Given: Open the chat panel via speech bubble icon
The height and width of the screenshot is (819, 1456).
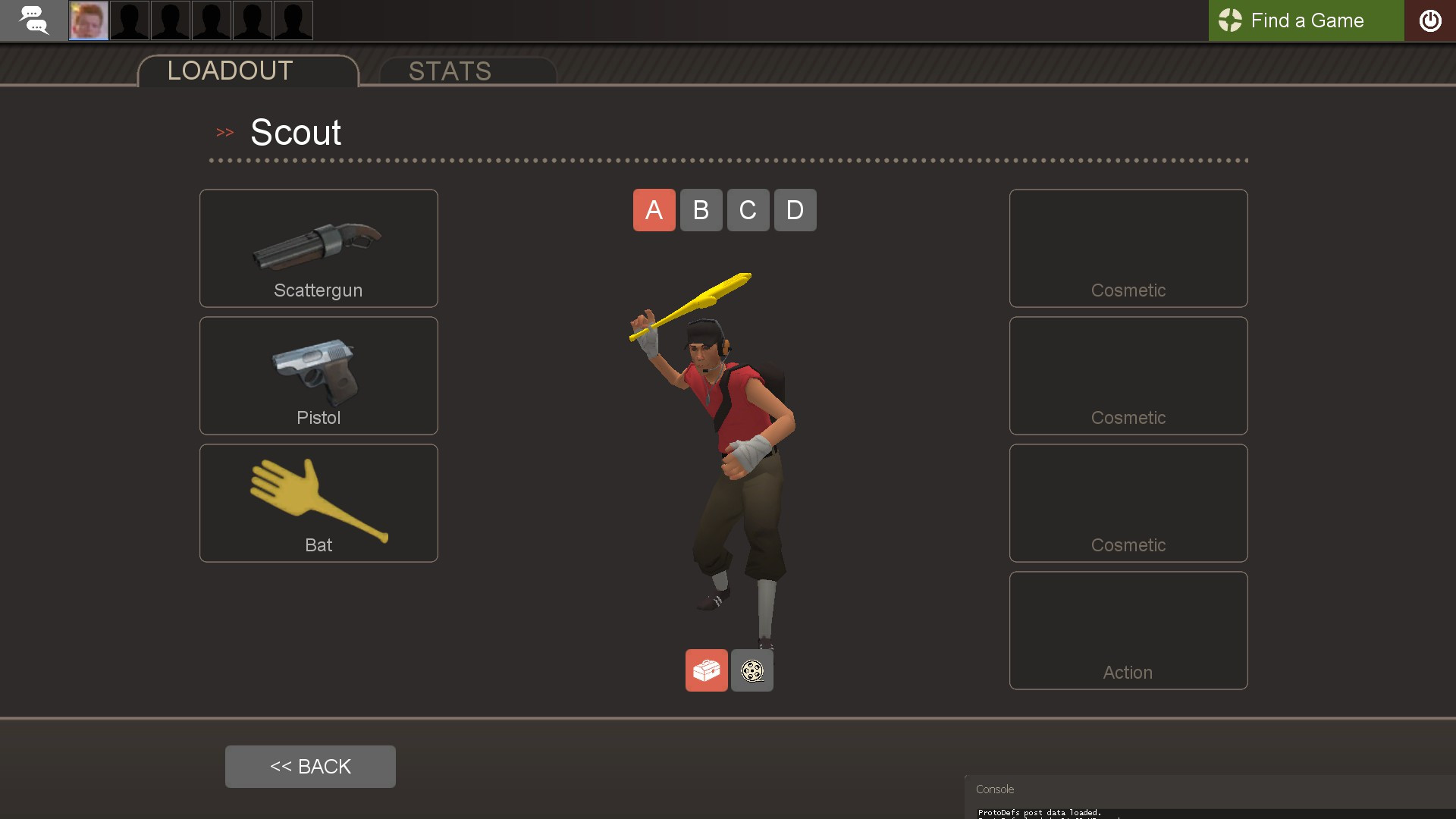Looking at the screenshot, I should coord(34,20).
